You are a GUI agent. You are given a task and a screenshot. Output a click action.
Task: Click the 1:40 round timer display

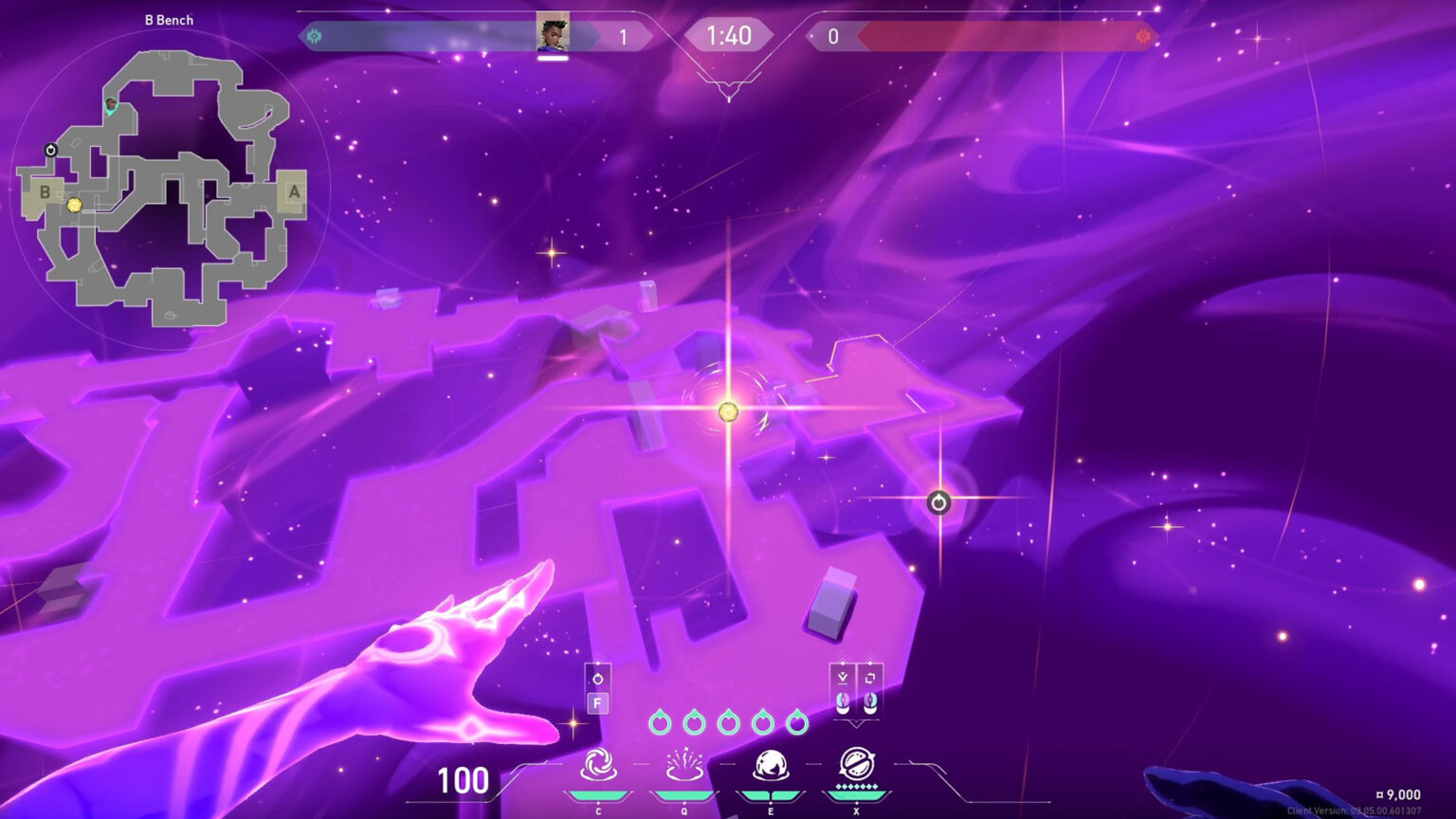coord(730,37)
